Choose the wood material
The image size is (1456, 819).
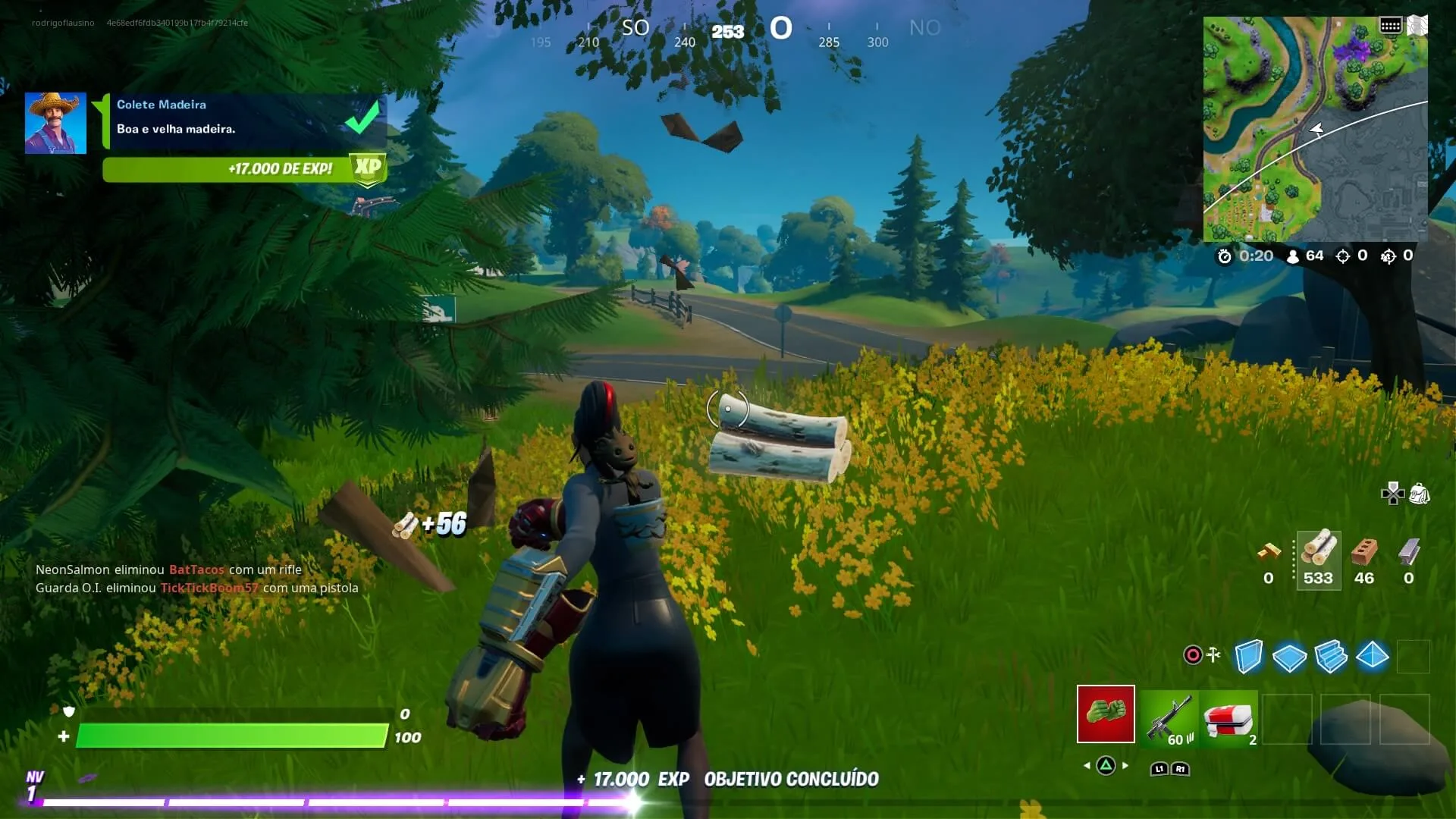[x=1319, y=559]
